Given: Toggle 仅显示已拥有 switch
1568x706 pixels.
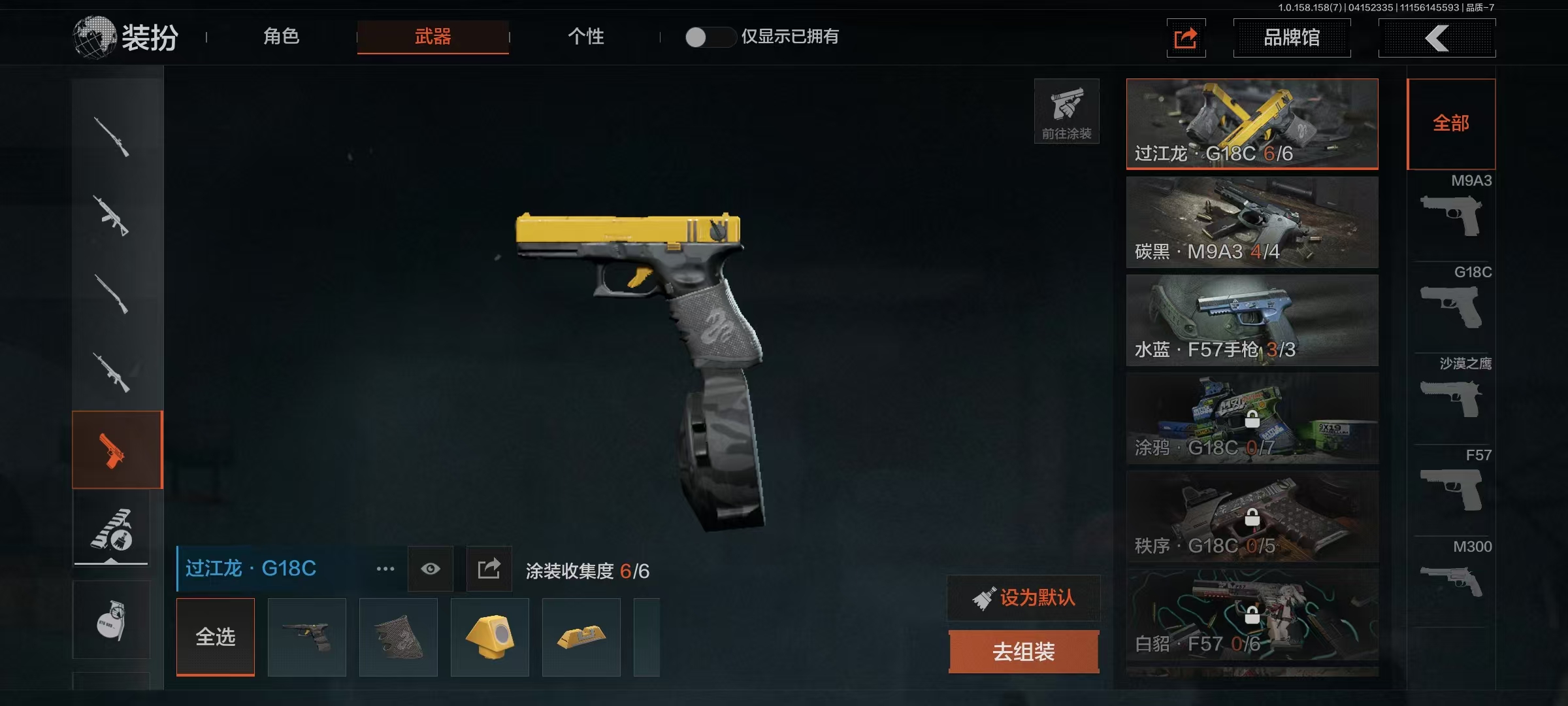Looking at the screenshot, I should tap(709, 37).
